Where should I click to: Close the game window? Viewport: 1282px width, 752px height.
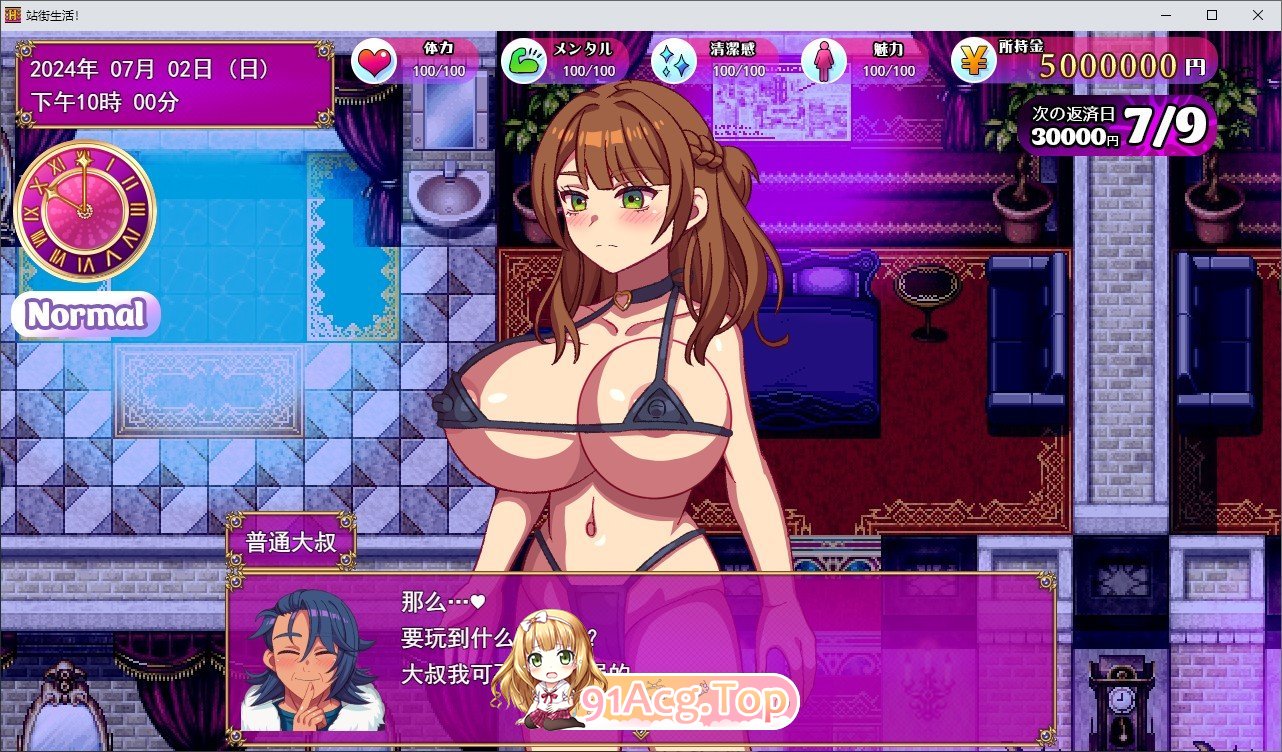[1258, 15]
